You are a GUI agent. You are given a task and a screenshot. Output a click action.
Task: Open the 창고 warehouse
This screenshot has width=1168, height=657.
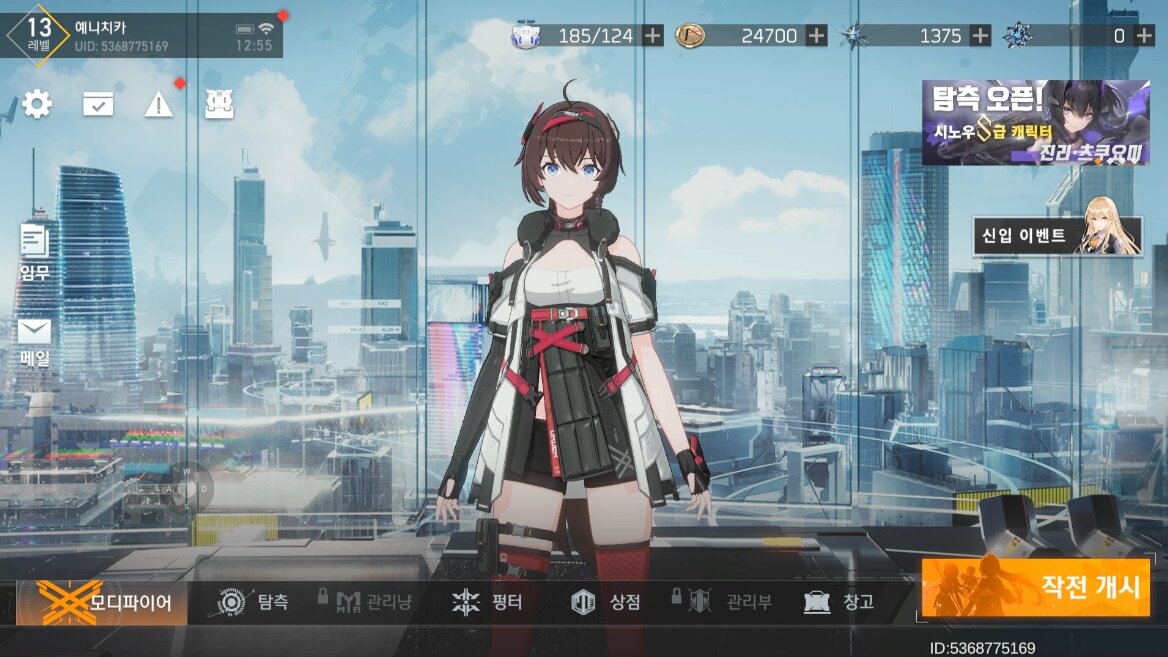pos(839,602)
